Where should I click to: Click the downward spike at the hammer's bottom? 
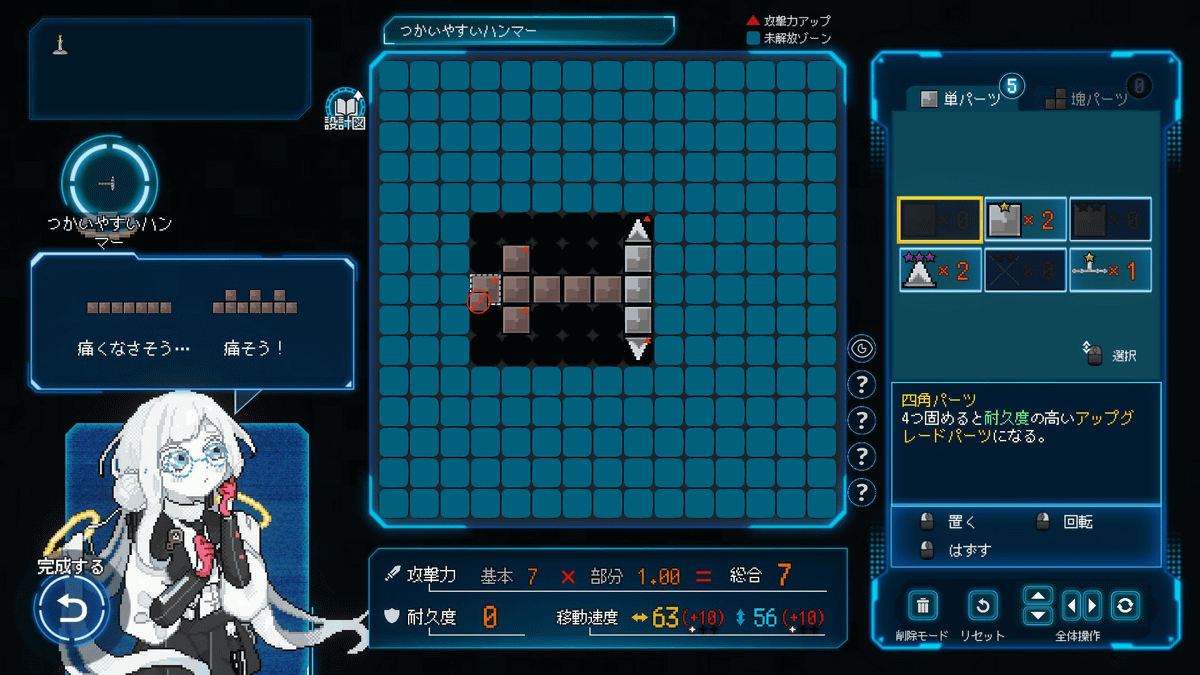638,350
